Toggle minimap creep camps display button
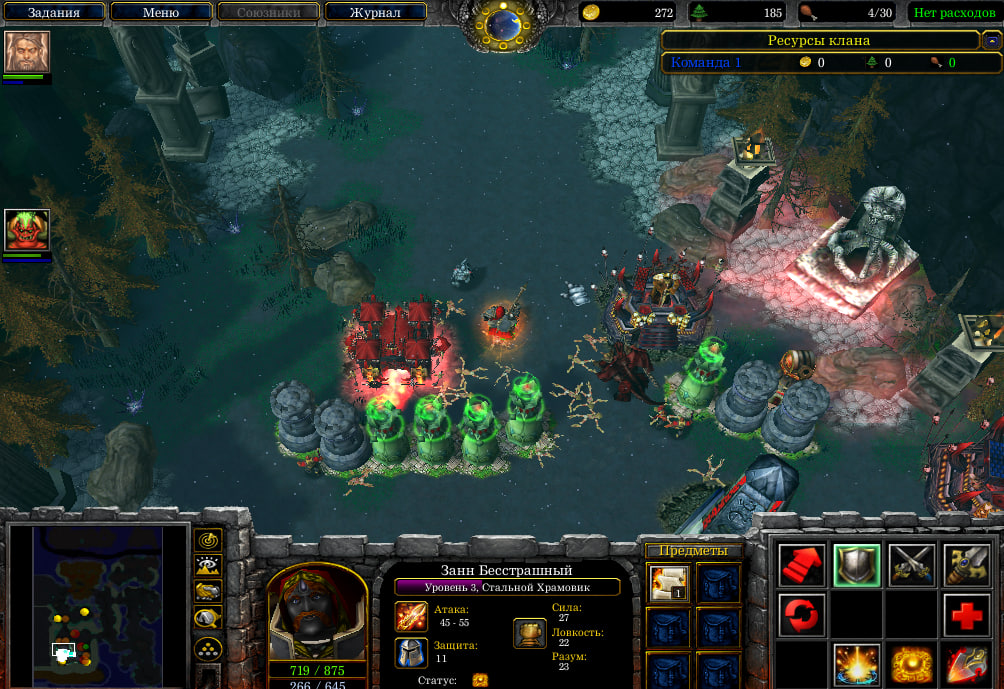 [208, 618]
